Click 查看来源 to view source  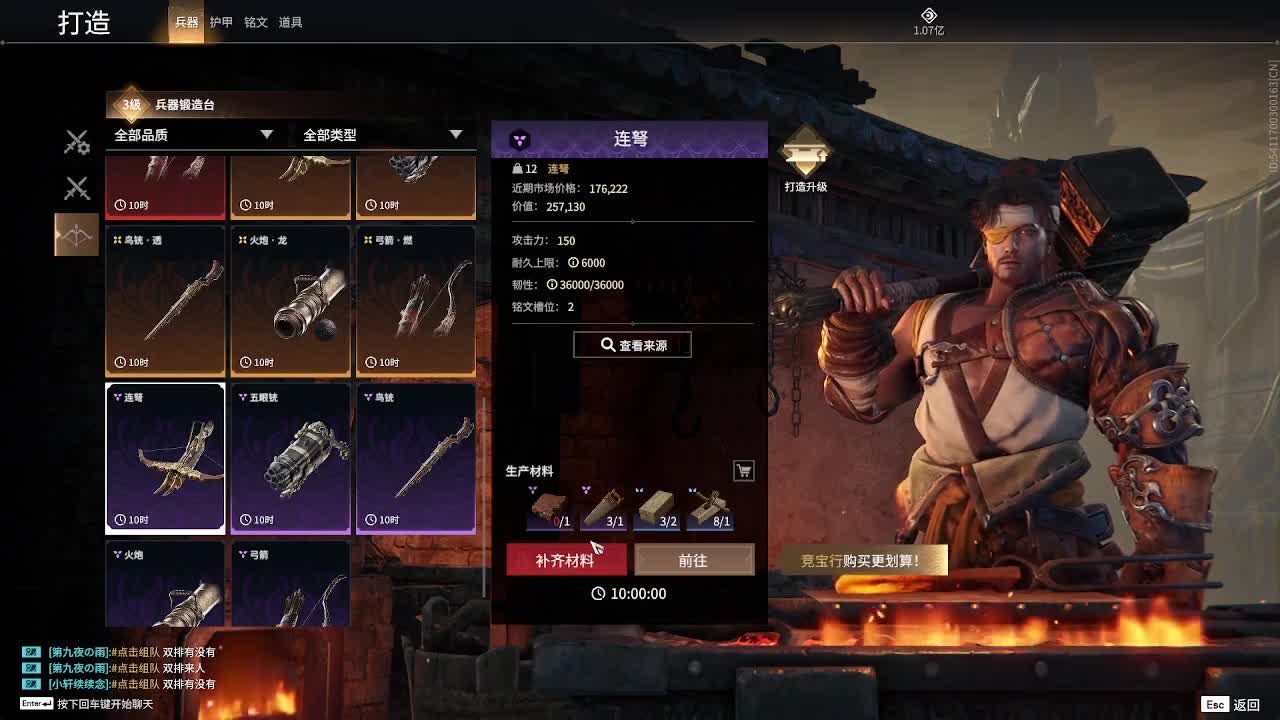pos(632,345)
